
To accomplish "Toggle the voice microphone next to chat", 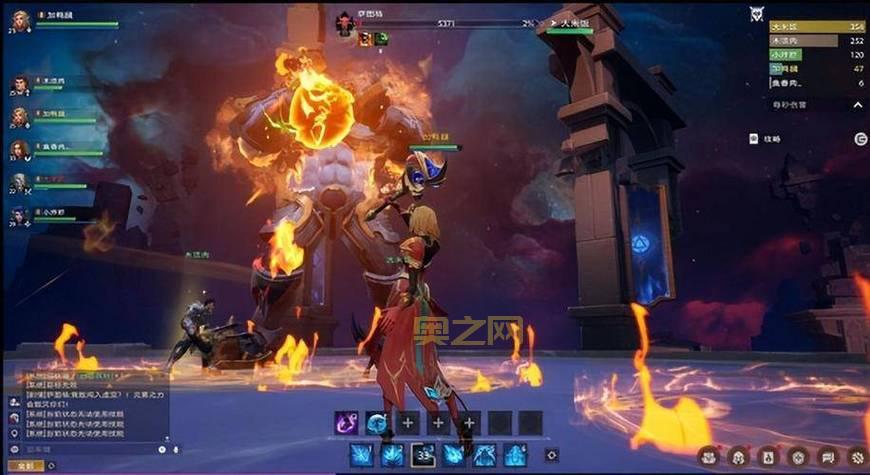I will (177, 449).
